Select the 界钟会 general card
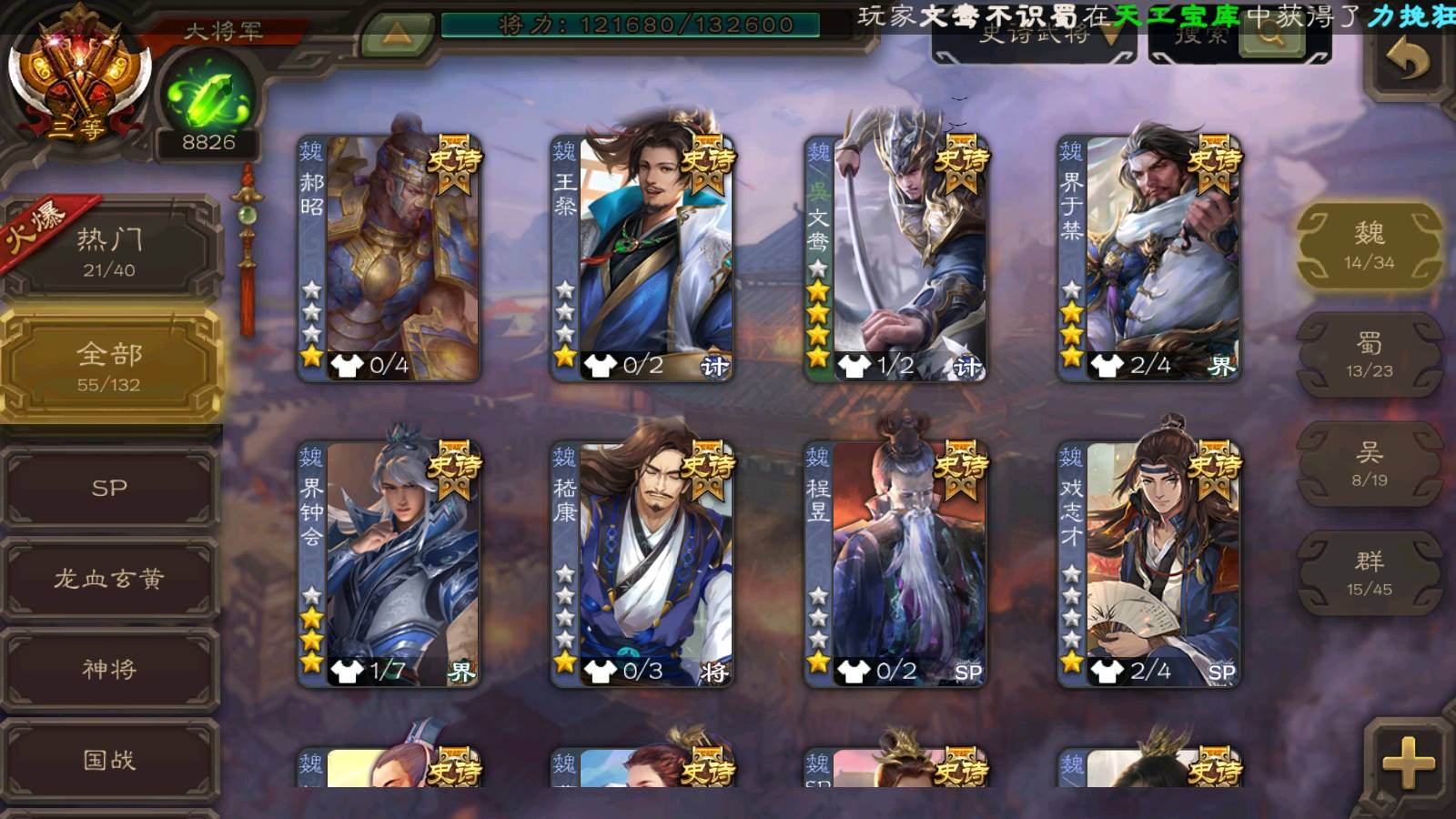Image resolution: width=1456 pixels, height=819 pixels. [x=389, y=564]
